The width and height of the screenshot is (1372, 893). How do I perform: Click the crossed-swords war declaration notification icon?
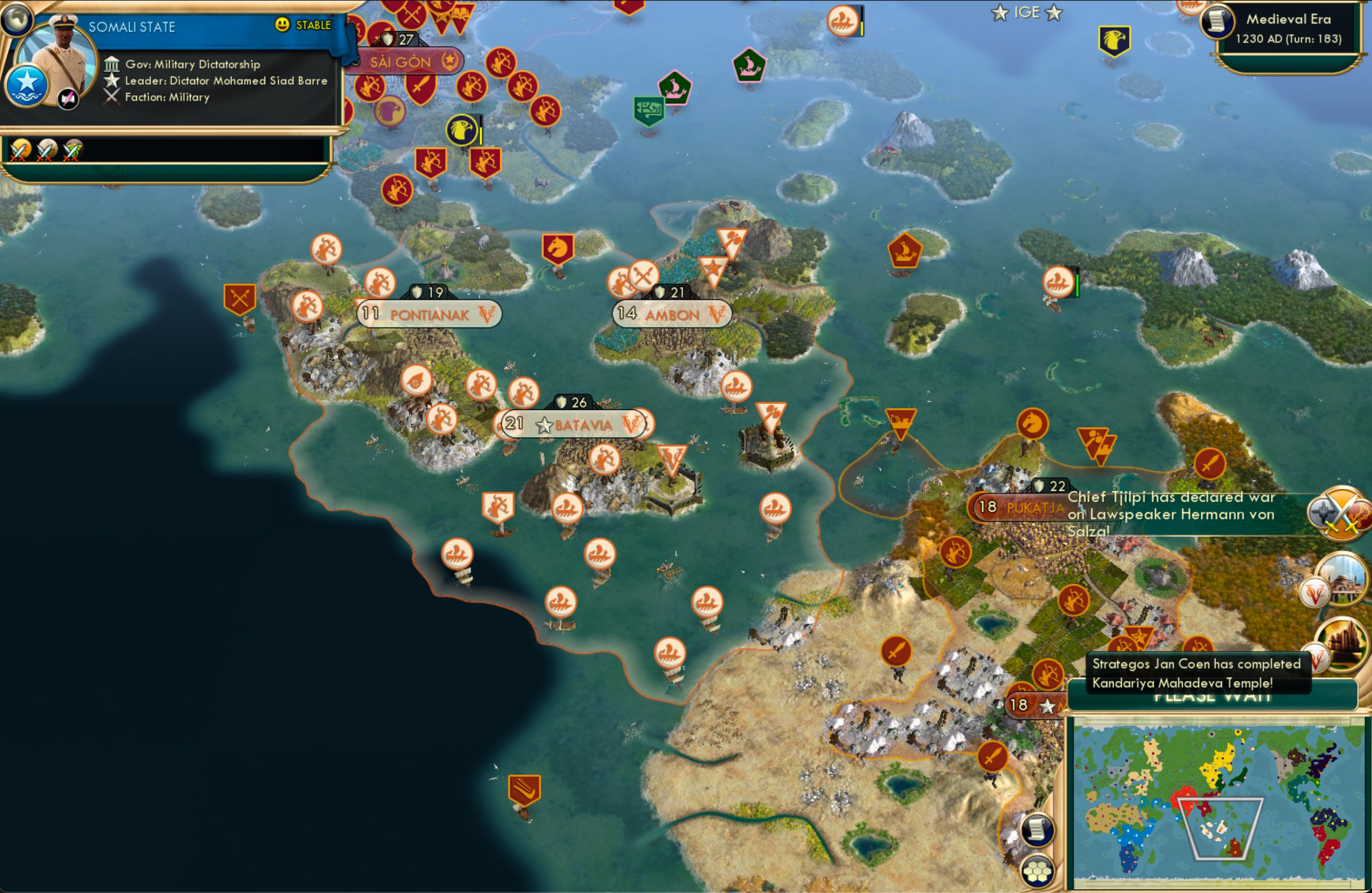pos(1340,513)
